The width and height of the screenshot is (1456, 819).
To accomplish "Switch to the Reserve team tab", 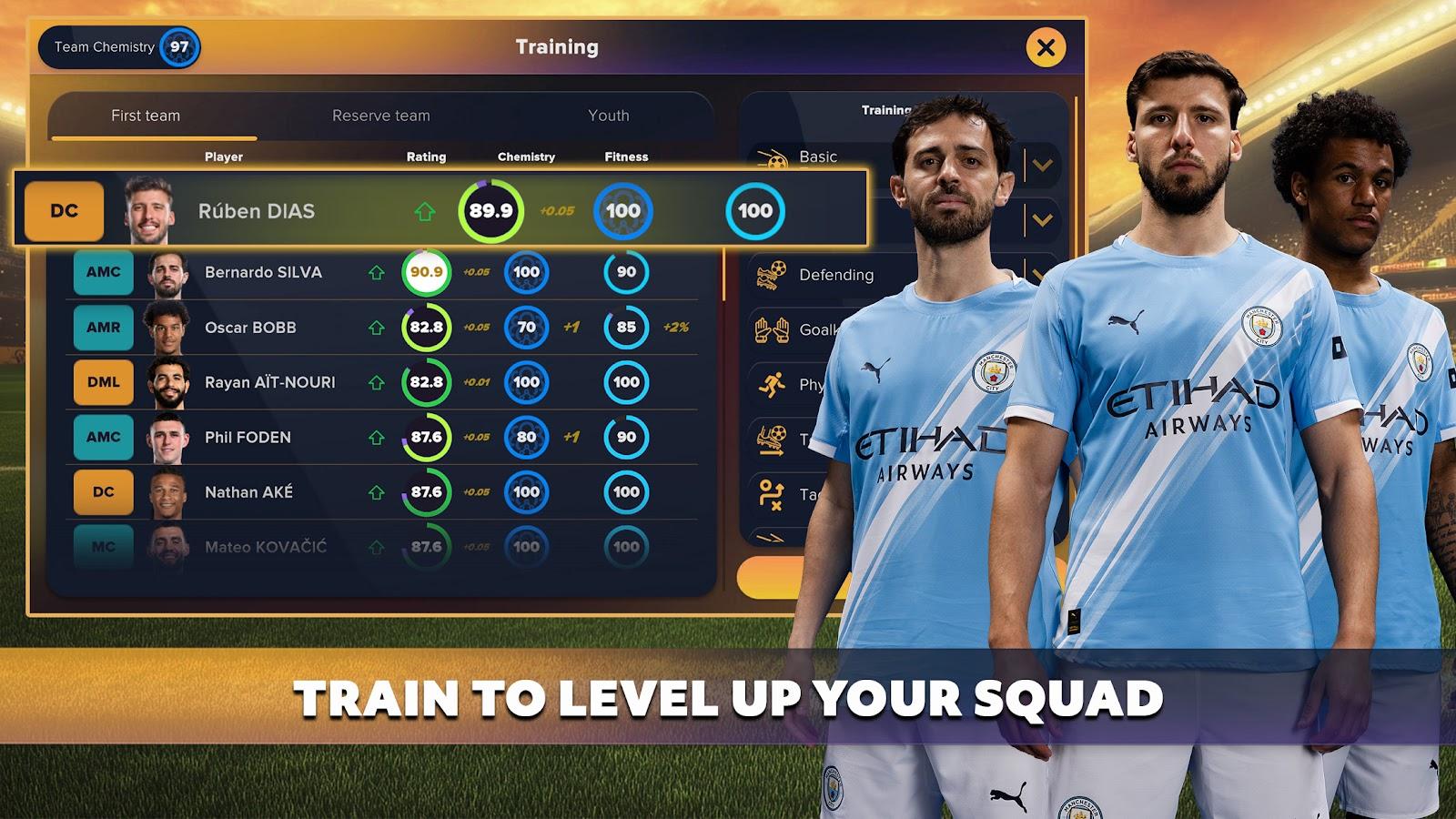I will 382,116.
